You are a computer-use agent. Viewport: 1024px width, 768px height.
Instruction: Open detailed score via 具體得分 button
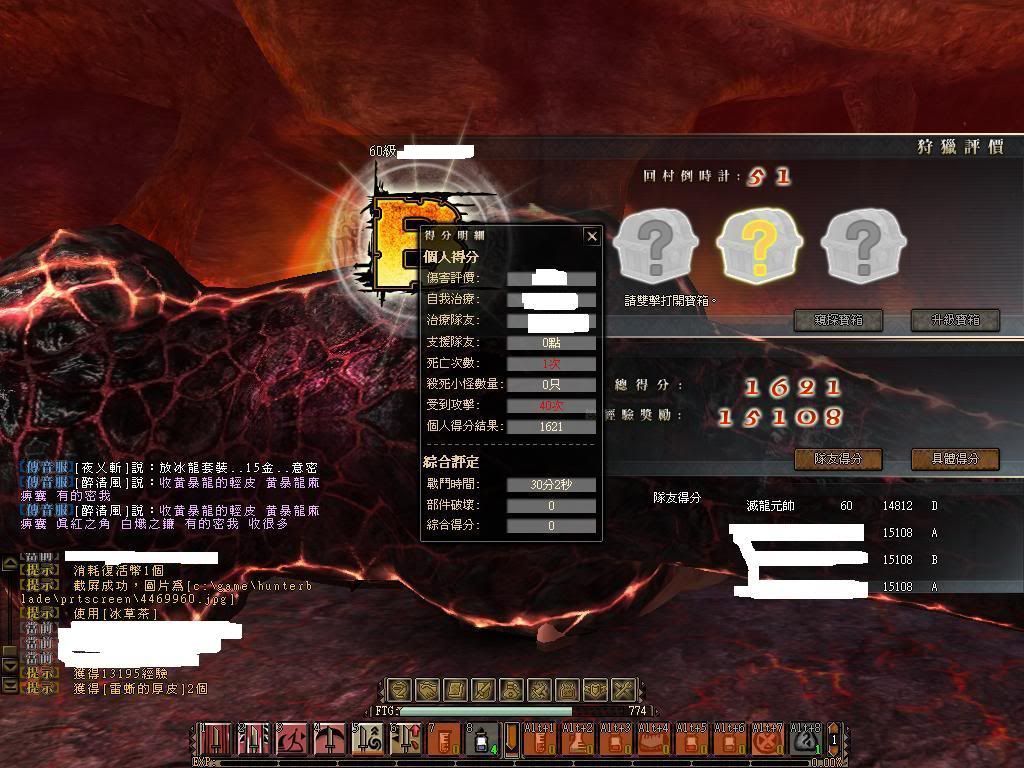click(x=956, y=459)
